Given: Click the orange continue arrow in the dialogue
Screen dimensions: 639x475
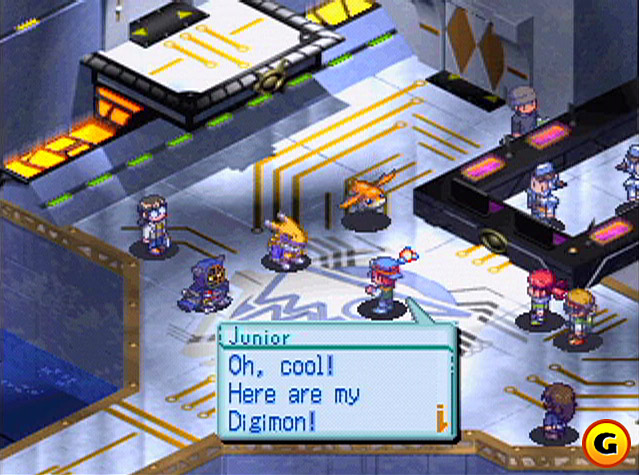Looking at the screenshot, I should (x=438, y=416).
